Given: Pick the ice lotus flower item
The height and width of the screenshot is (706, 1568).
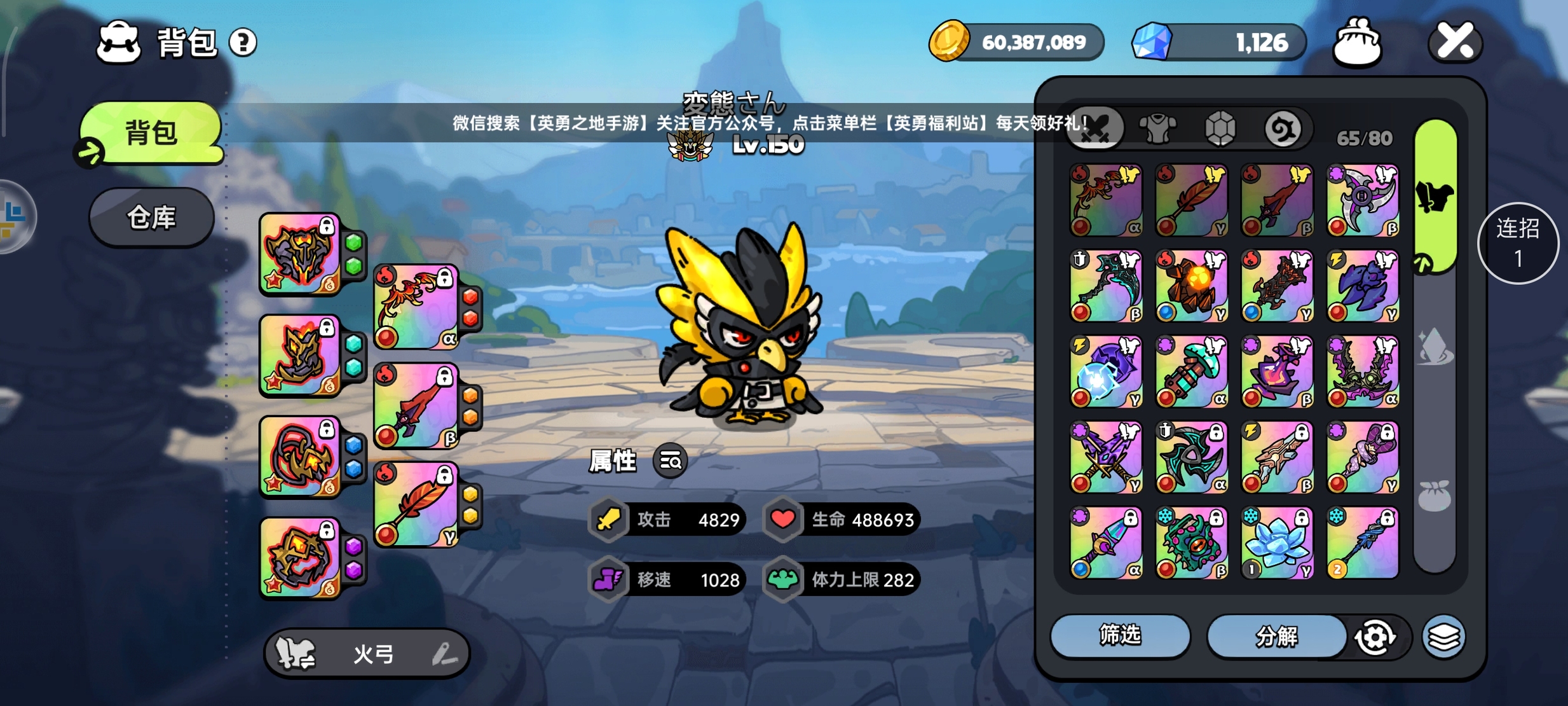Looking at the screenshot, I should [1277, 543].
